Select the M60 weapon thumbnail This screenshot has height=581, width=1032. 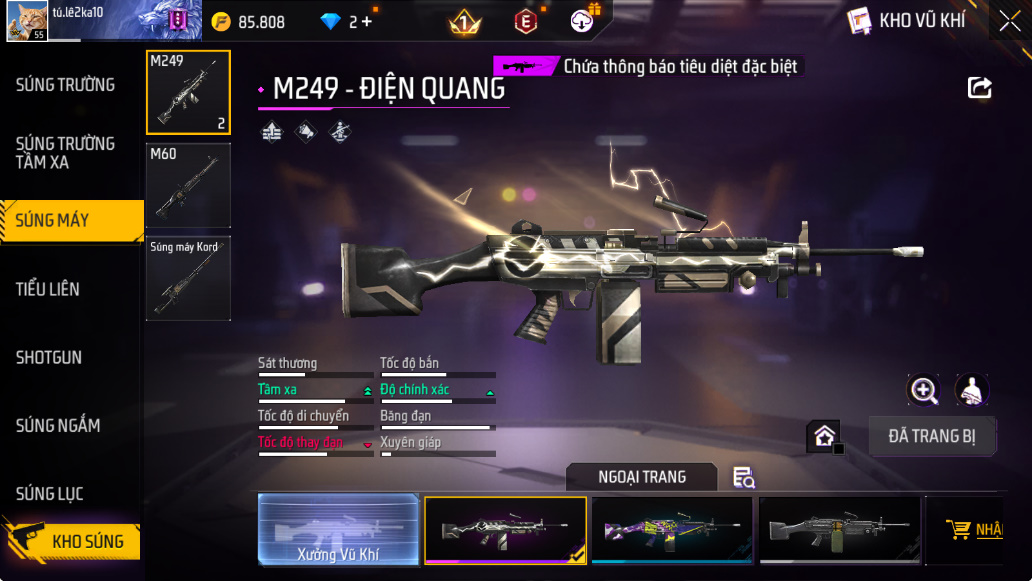coord(188,185)
